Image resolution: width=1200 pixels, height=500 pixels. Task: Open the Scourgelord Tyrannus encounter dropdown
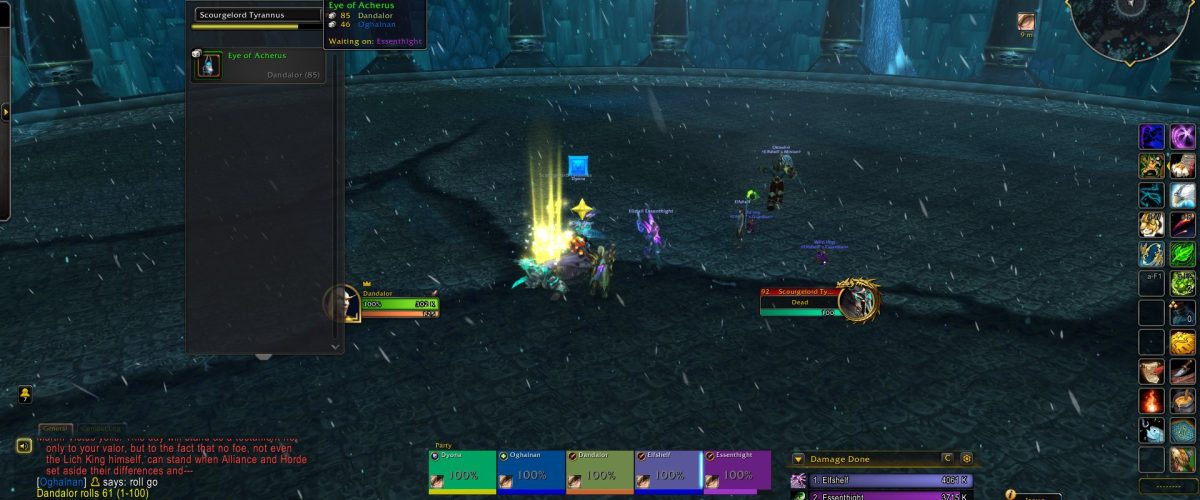coord(258,15)
